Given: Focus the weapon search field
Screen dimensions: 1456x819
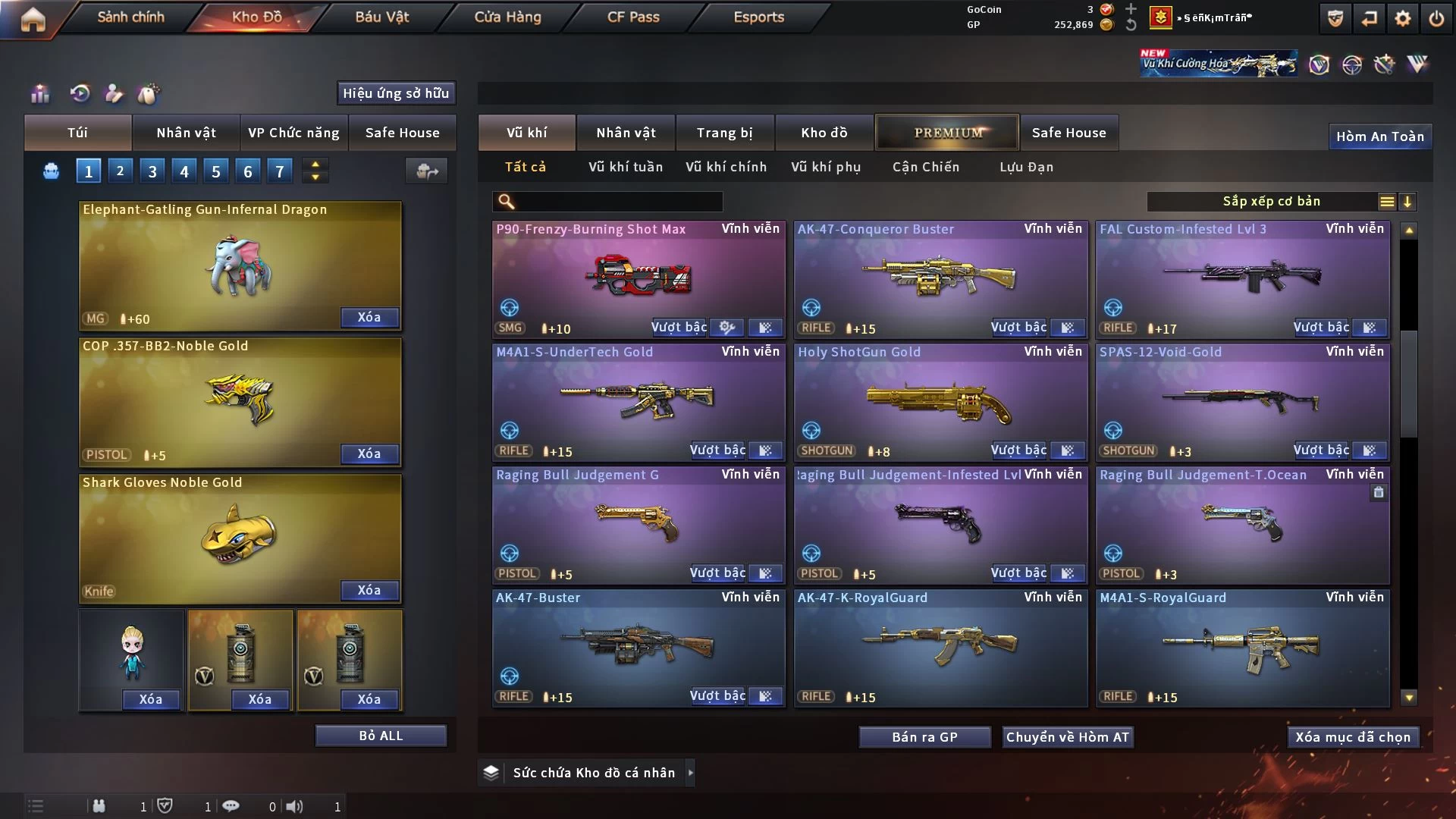Looking at the screenshot, I should pos(618,202).
